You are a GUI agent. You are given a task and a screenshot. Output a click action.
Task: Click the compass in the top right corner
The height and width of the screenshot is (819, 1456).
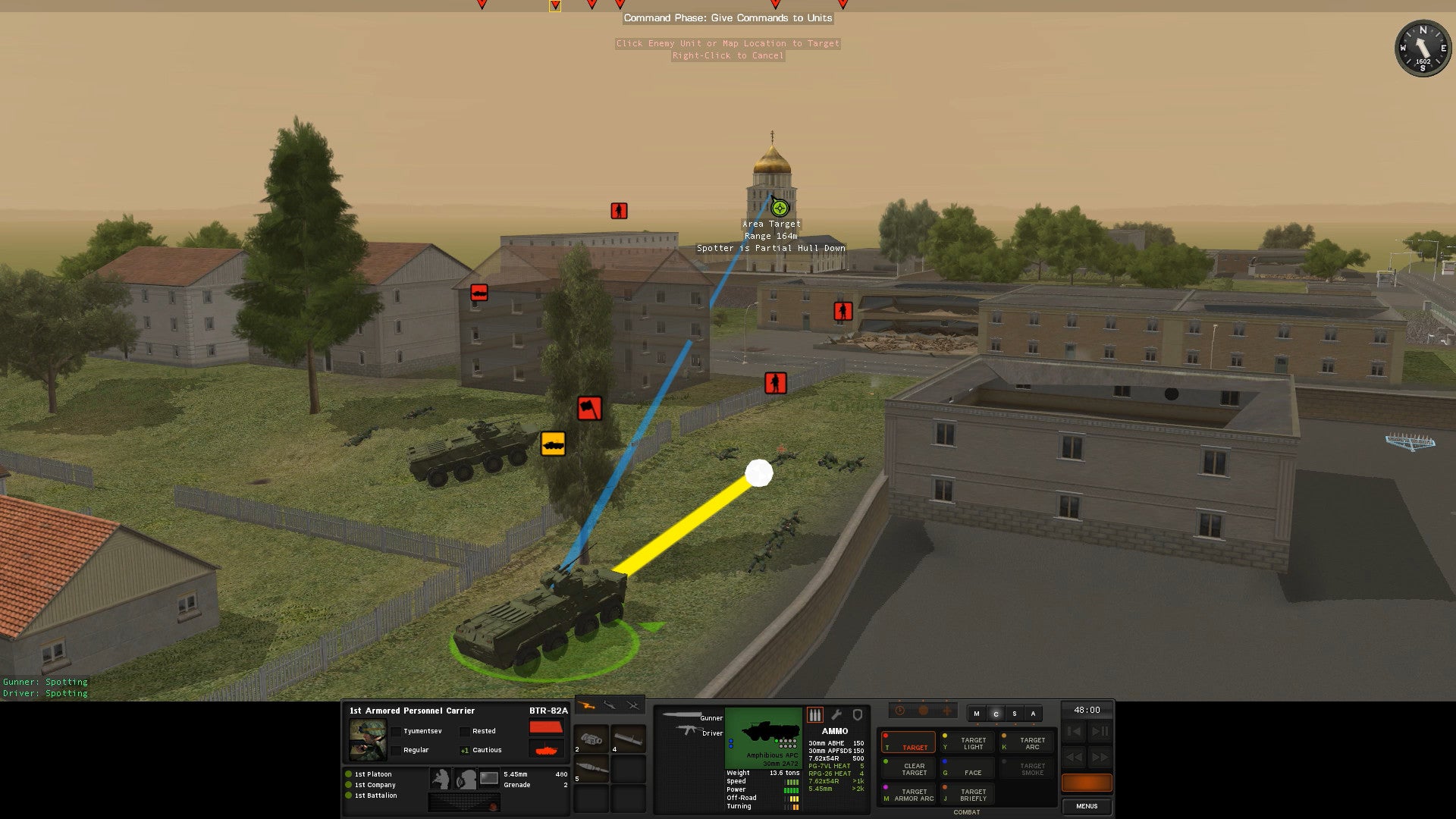1422,49
